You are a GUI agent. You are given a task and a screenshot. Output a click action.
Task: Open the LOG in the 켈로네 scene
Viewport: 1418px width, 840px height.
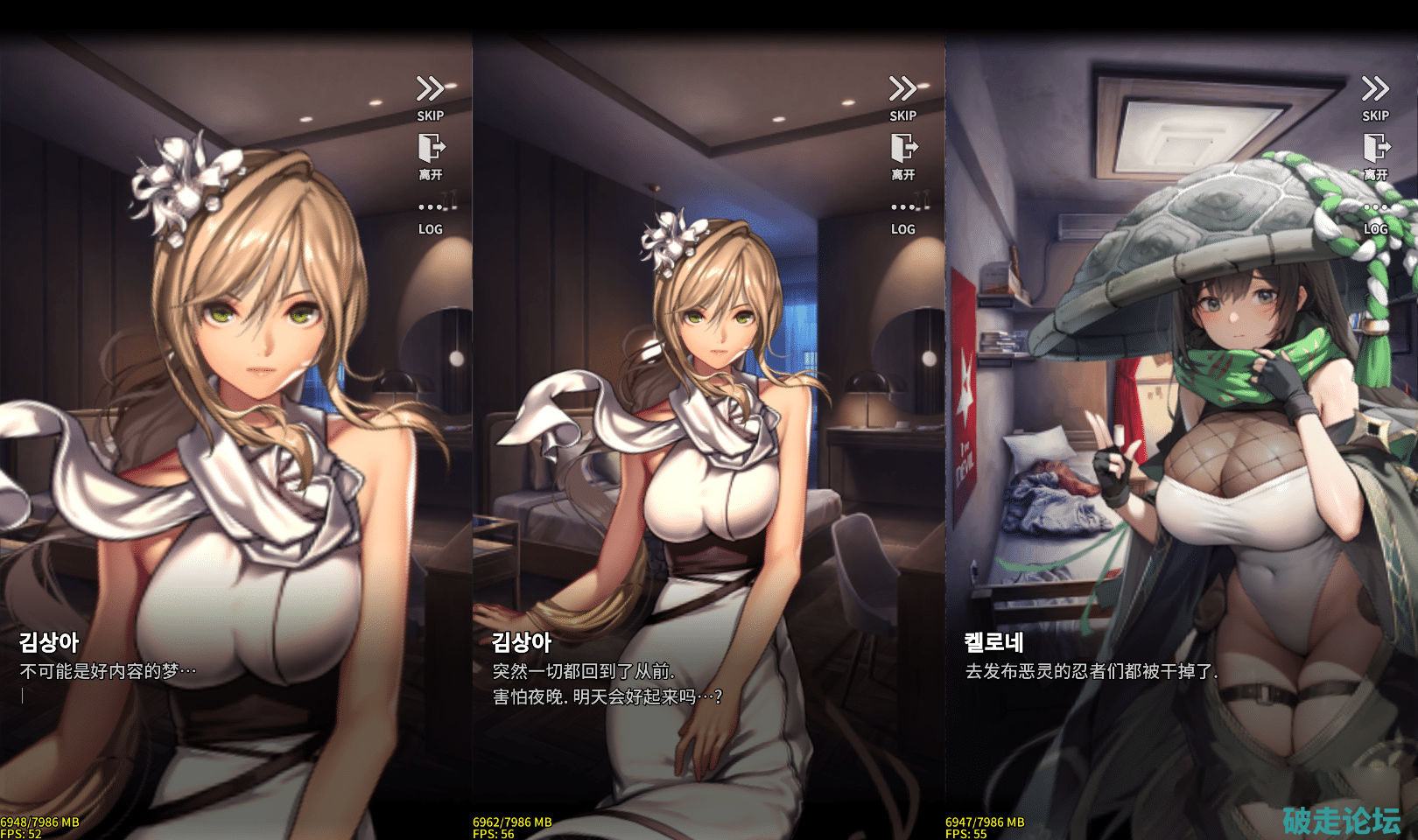click(1375, 217)
